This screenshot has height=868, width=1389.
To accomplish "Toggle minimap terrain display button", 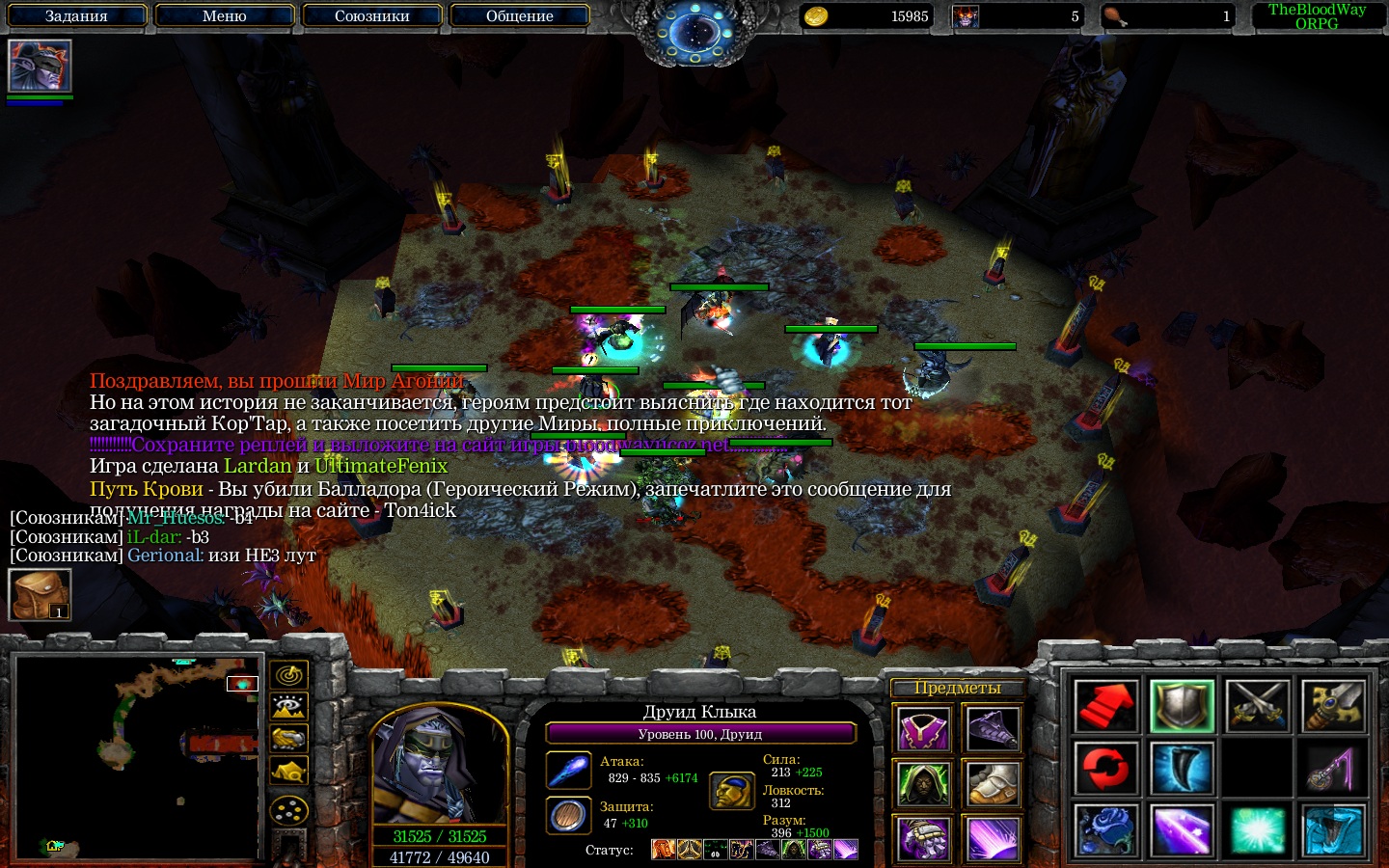I will (288, 707).
